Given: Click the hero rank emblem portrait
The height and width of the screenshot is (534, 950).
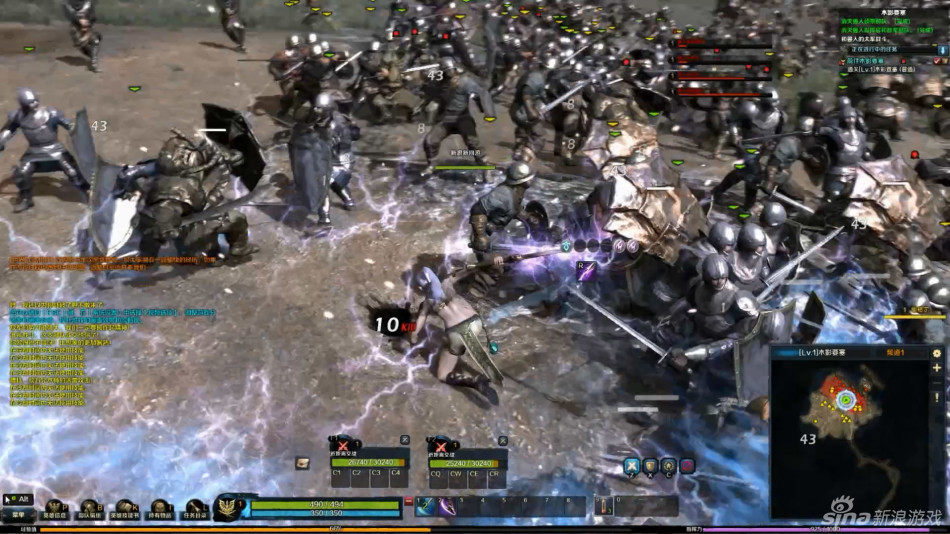Looking at the screenshot, I should (229, 506).
